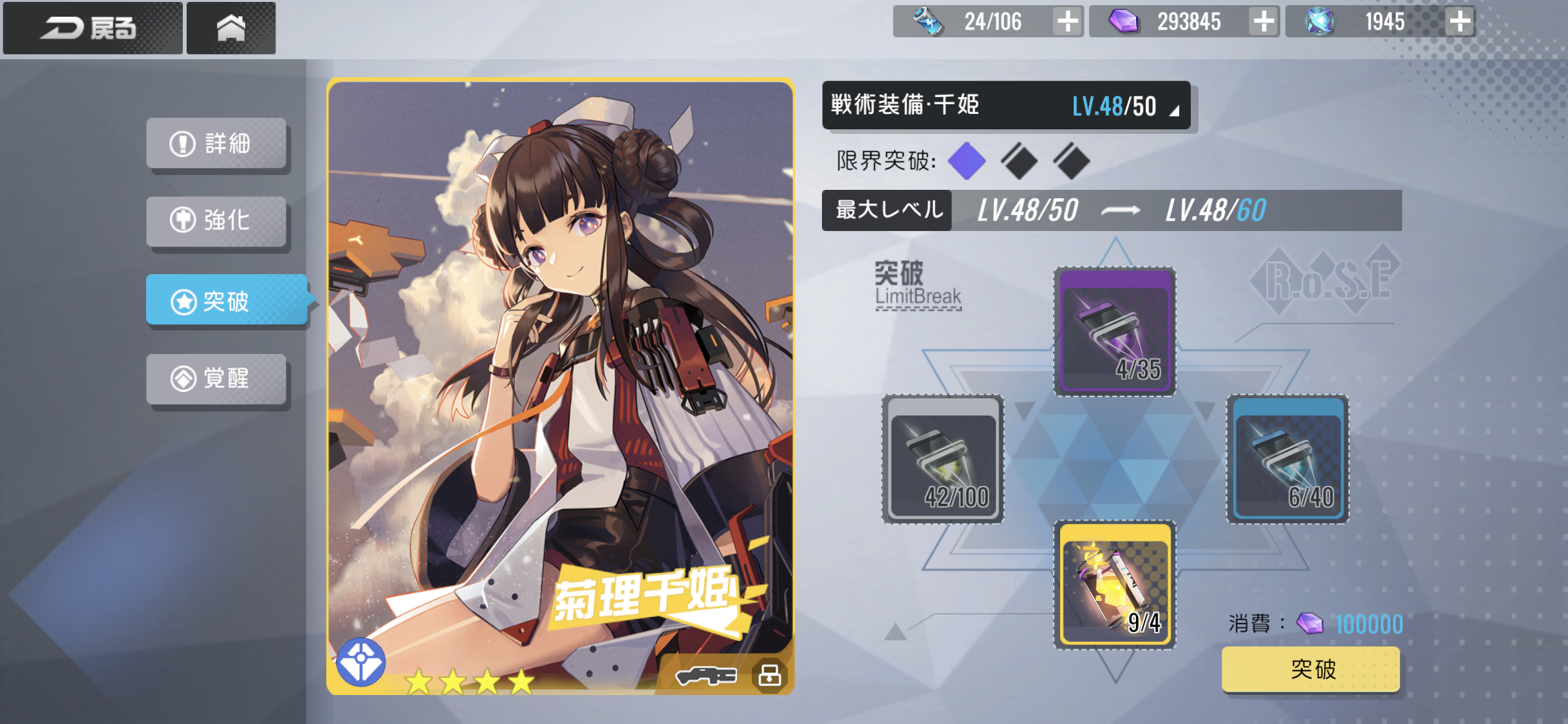Return to the home screen
Screen dimensions: 1568x724
coord(231,28)
